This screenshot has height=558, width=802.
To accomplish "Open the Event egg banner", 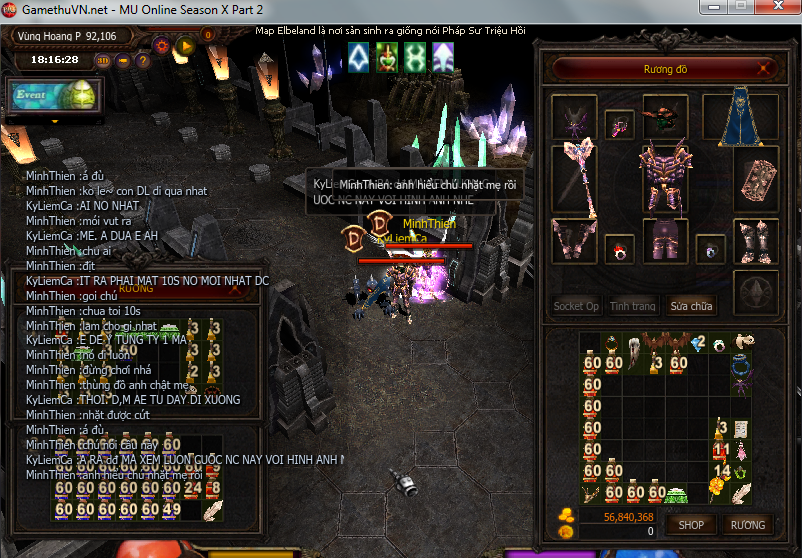I will point(53,95).
